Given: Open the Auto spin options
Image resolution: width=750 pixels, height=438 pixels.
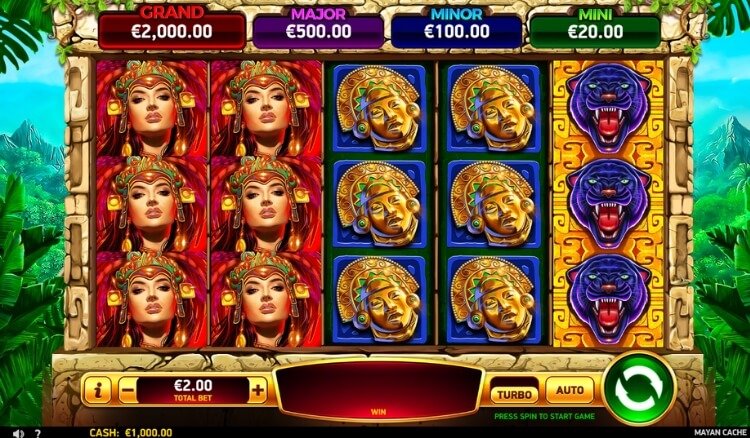Looking at the screenshot, I should pos(569,390).
